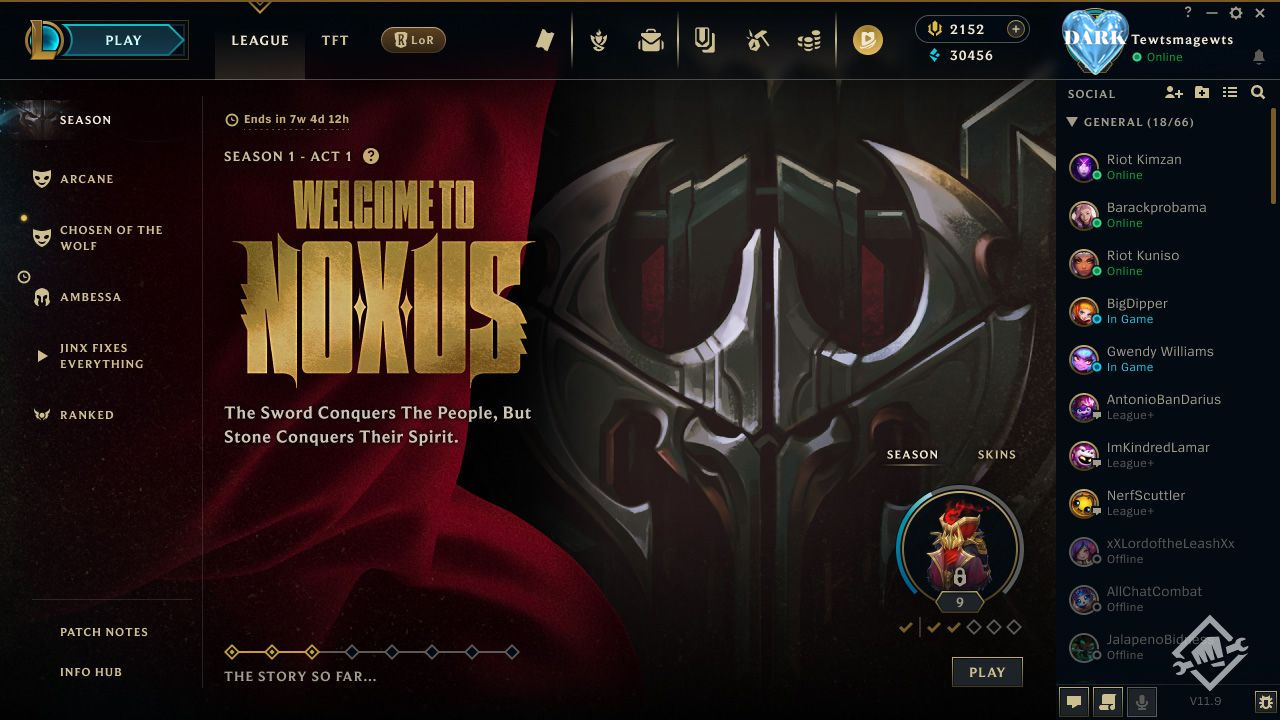Switch to the SKINS tab
Image resolution: width=1280 pixels, height=720 pixels.
996,454
